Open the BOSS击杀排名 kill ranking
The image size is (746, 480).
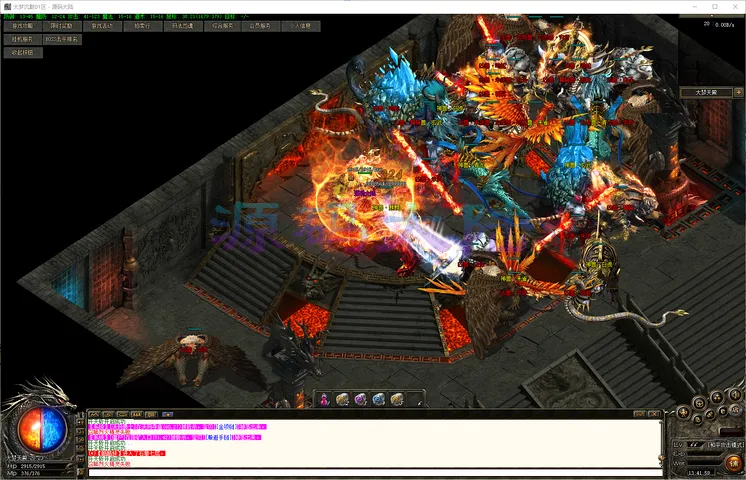63,40
